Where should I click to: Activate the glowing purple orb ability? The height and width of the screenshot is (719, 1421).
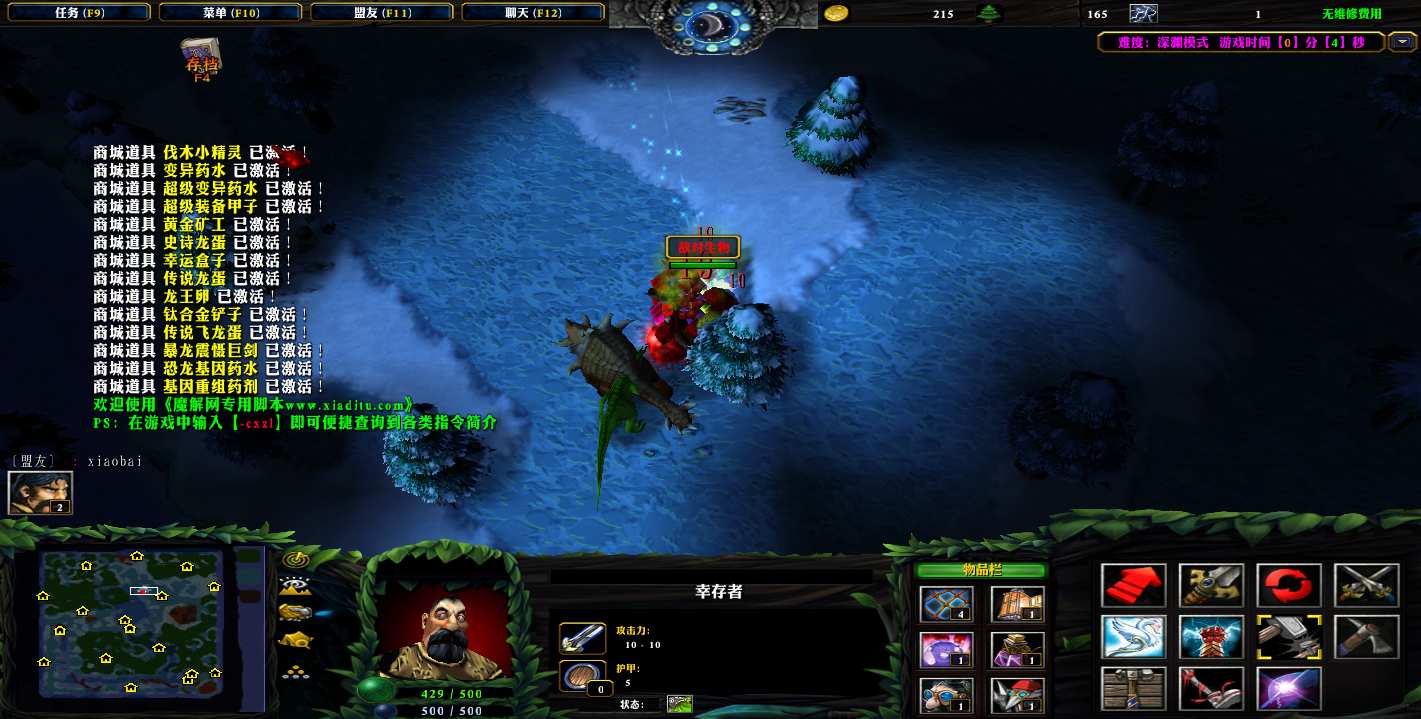(x=1289, y=689)
